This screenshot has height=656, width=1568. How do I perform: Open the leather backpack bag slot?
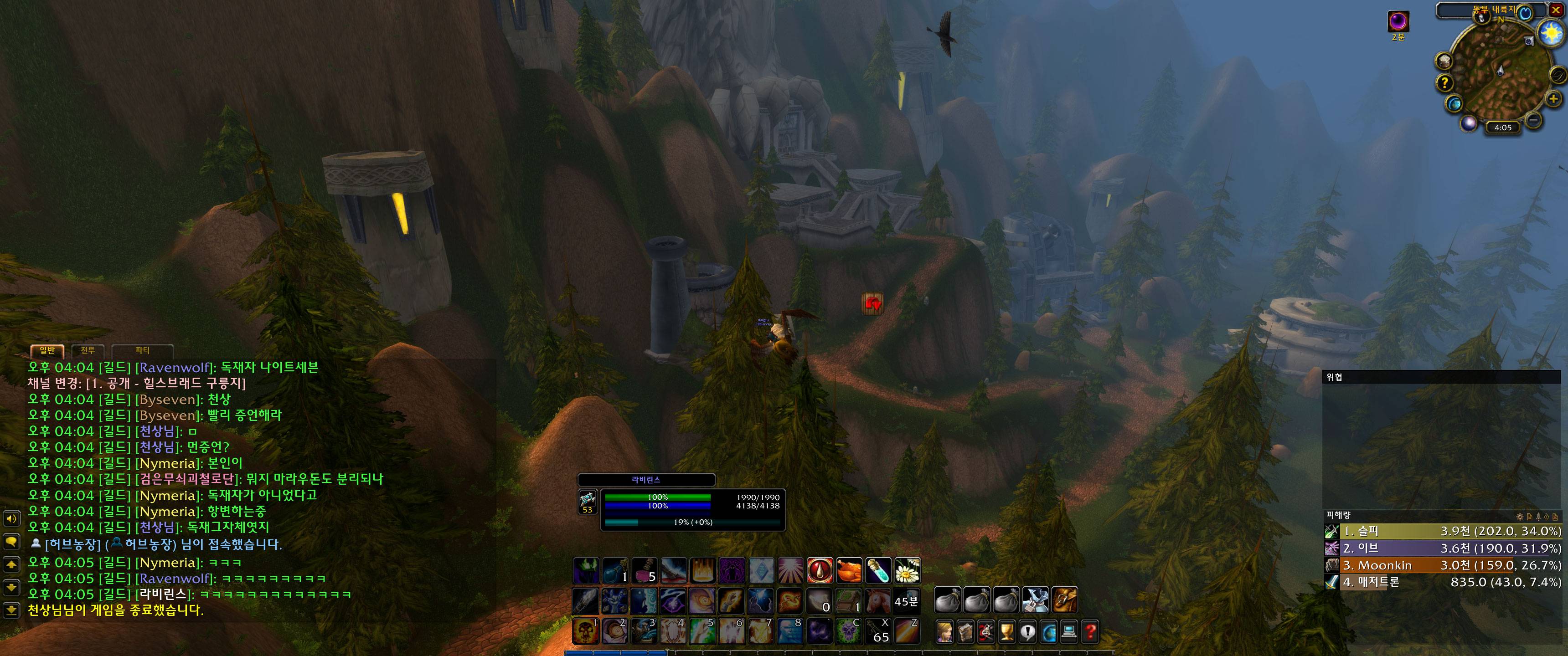tap(1064, 600)
